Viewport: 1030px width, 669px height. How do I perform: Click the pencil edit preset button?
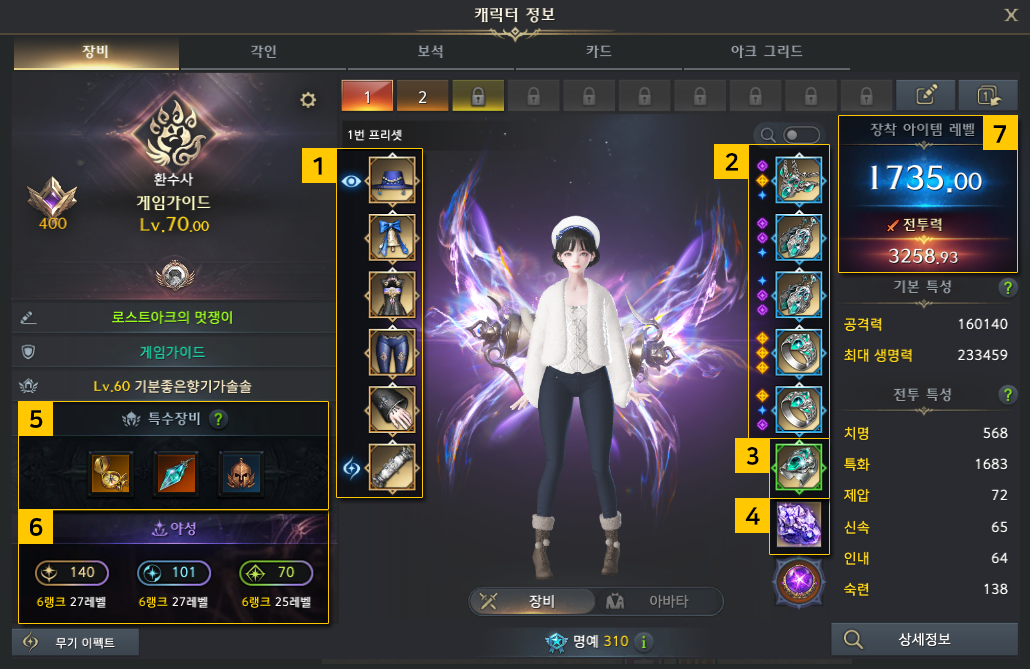925,95
